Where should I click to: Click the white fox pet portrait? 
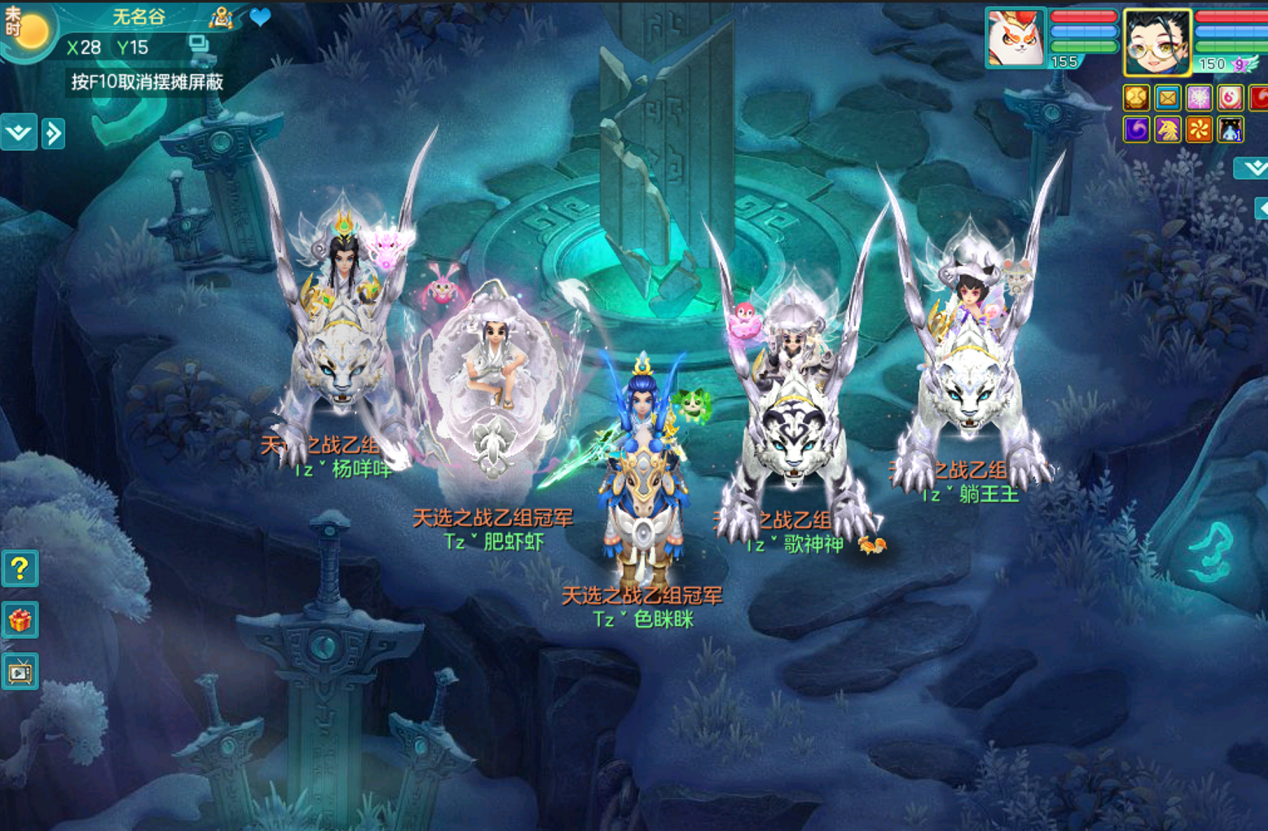(x=1015, y=40)
